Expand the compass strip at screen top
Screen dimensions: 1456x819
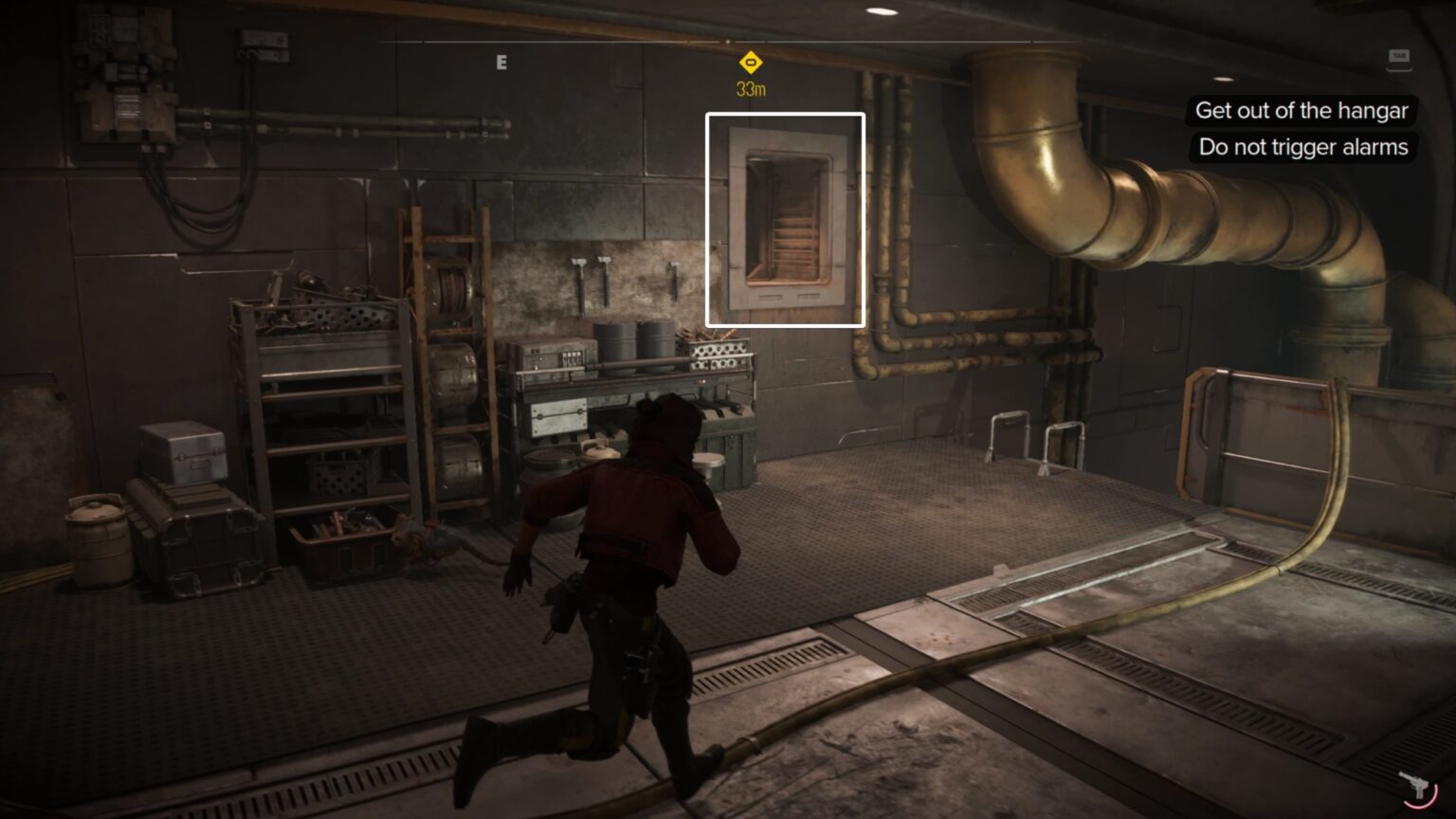tap(728, 42)
